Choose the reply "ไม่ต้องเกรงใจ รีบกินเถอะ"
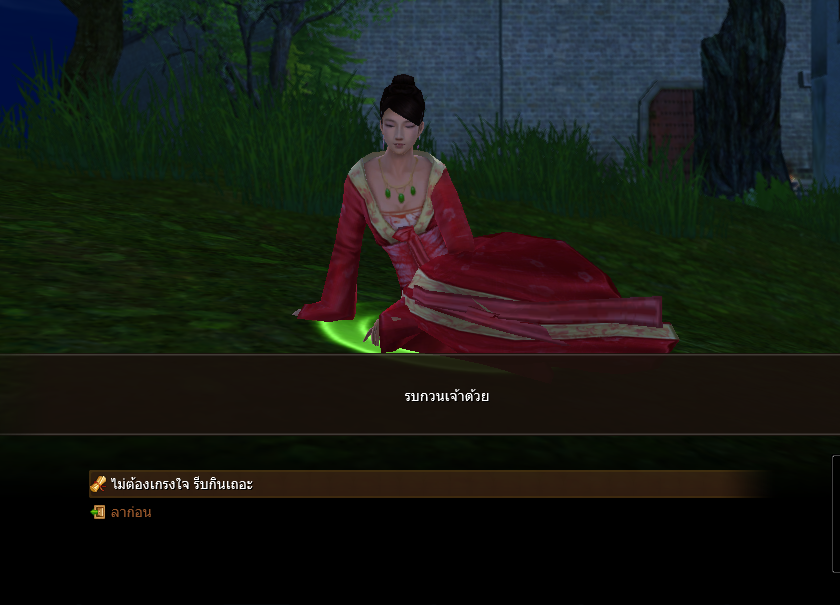 coord(182,484)
